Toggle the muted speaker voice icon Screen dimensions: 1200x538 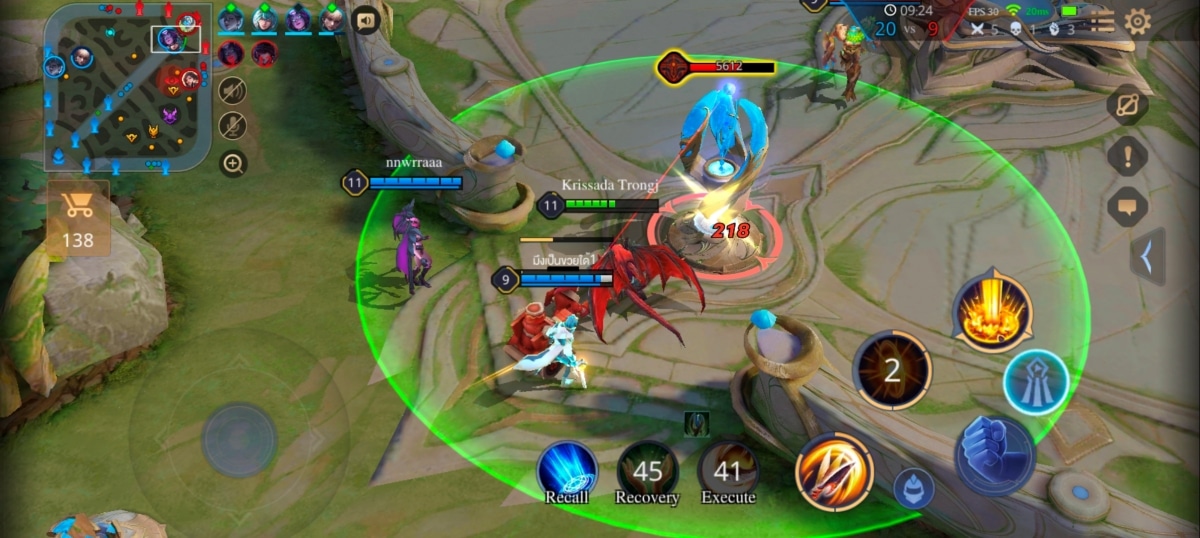pos(232,90)
